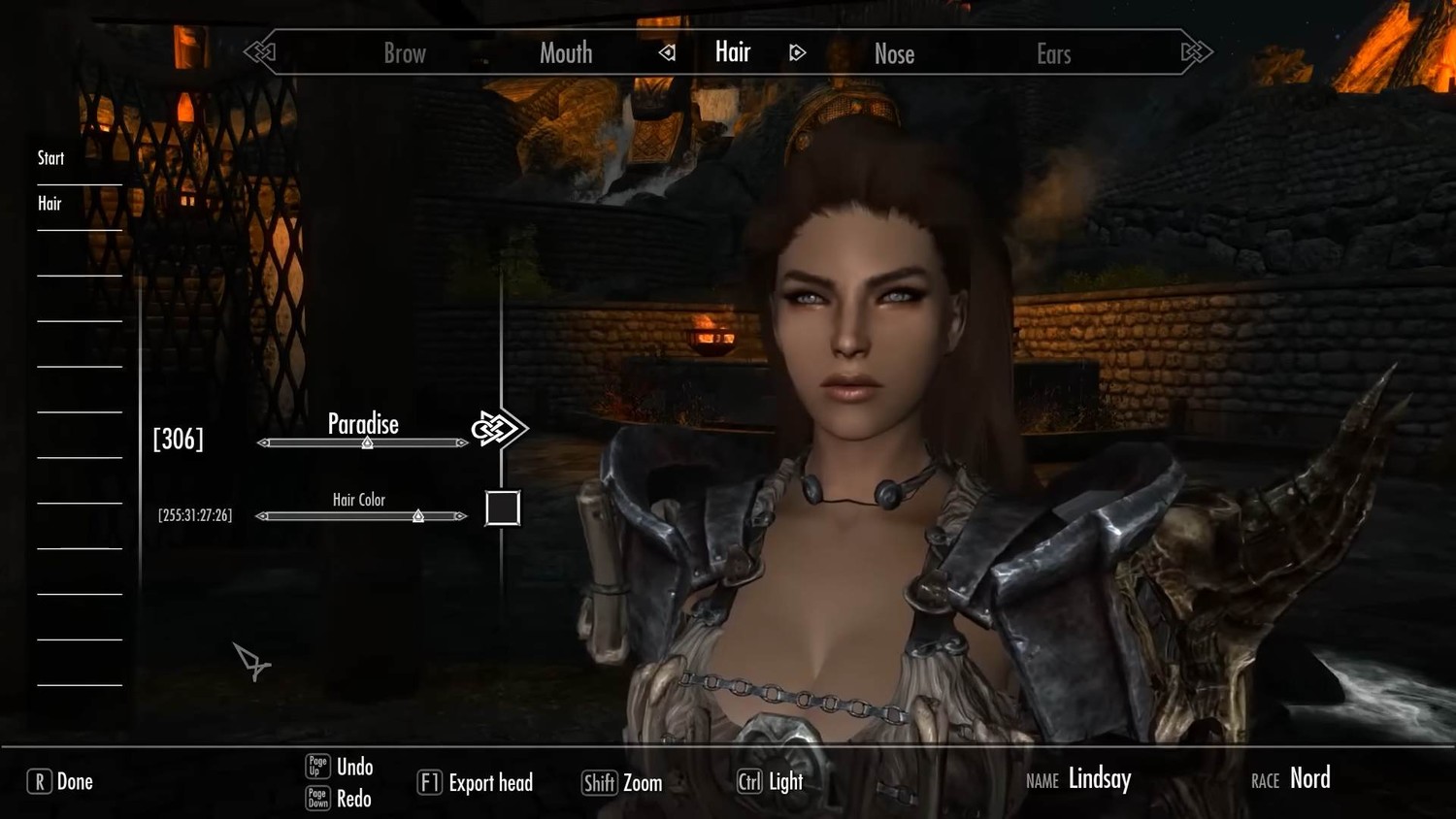
Task: Select the Hair entry in the left list
Action: (50, 204)
